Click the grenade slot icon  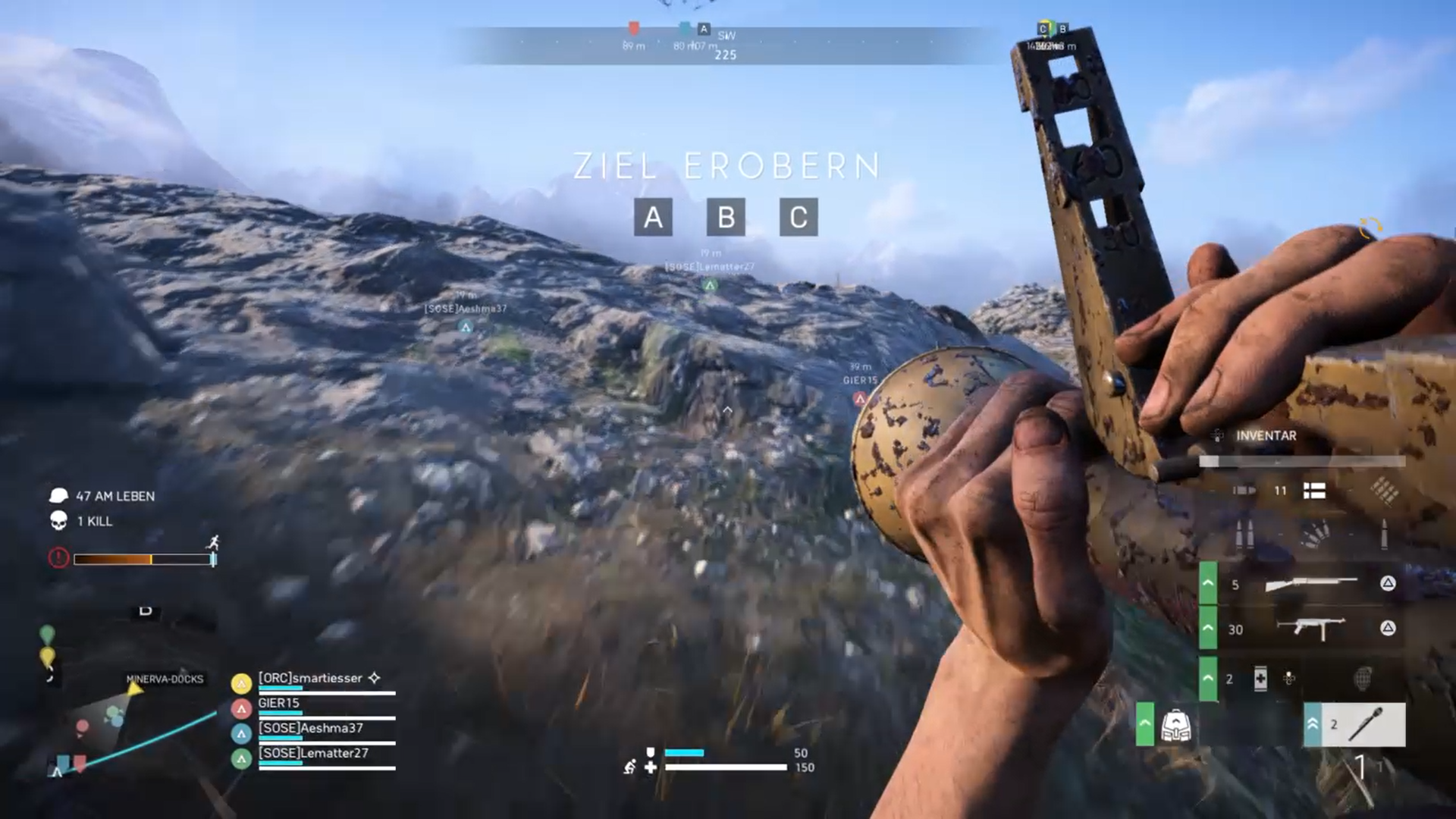tap(1363, 679)
